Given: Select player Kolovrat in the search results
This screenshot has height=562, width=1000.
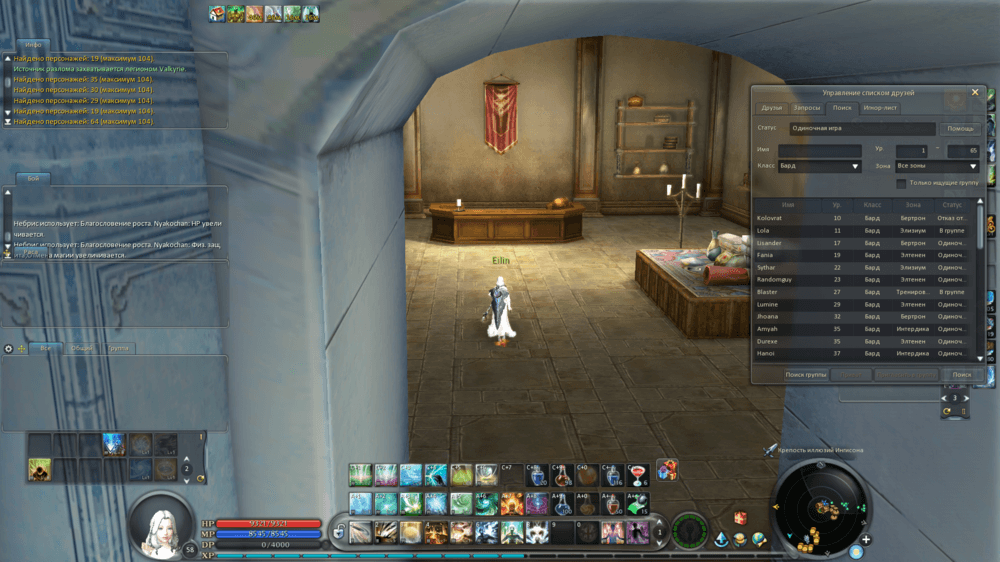Looking at the screenshot, I should tap(770, 218).
